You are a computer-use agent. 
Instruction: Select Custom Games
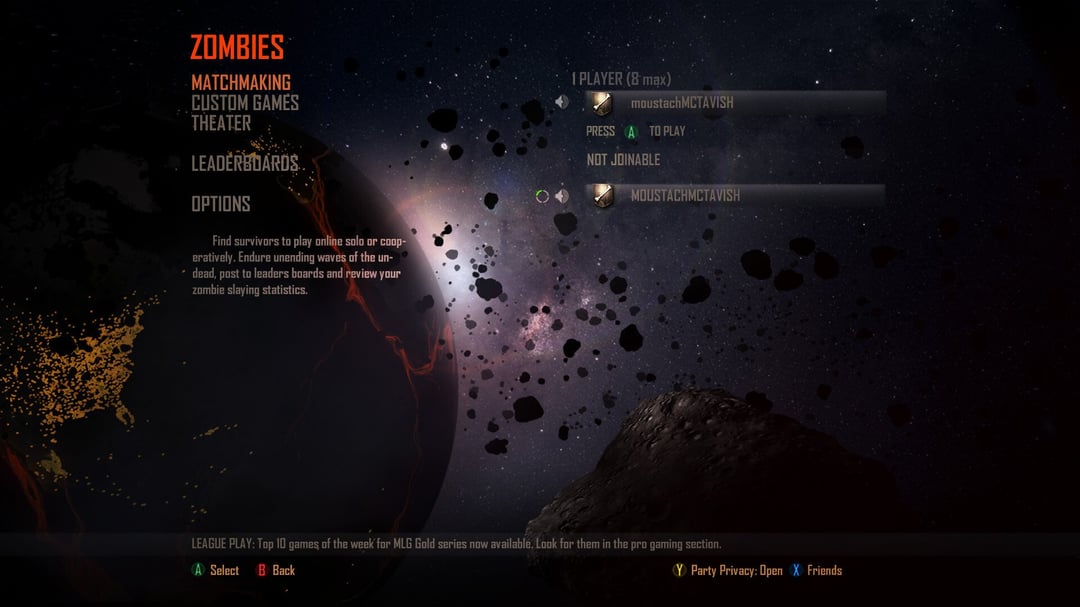[x=245, y=102]
